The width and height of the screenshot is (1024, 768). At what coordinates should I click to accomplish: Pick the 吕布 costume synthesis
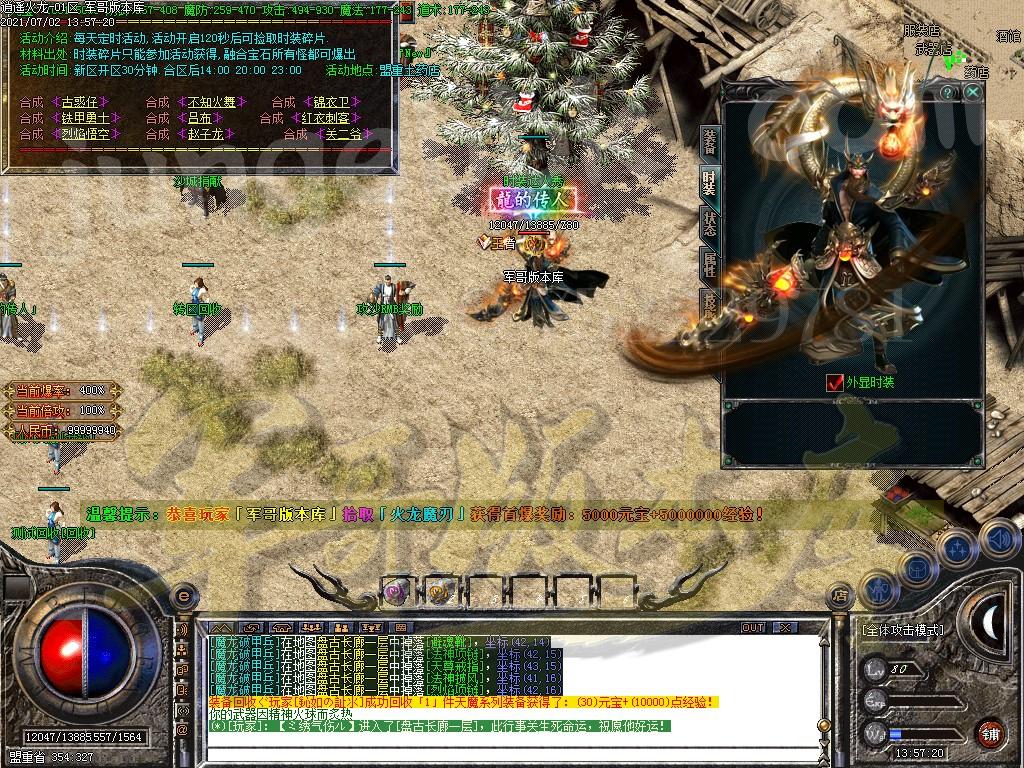pos(199,118)
